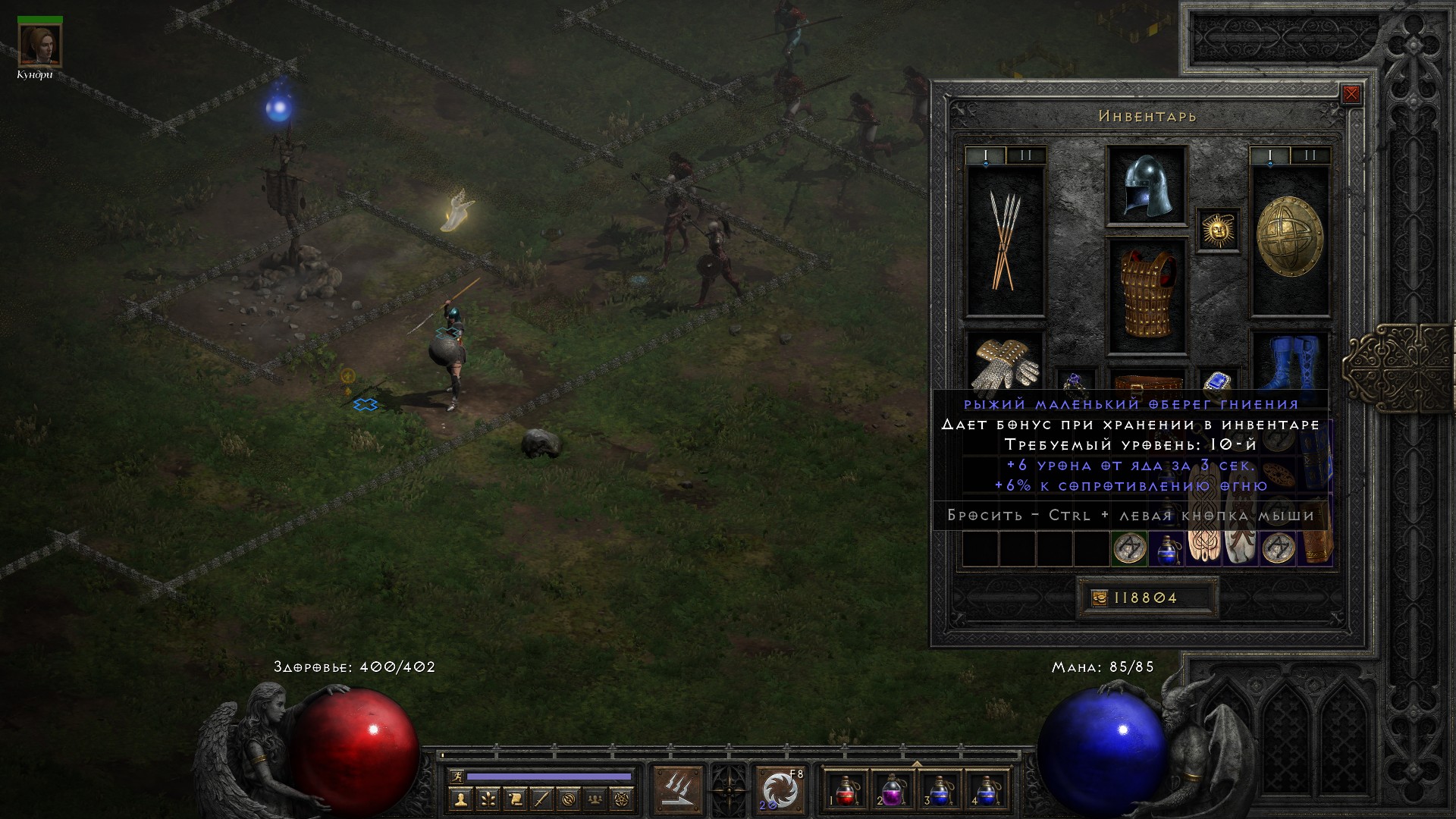Open the quest log scroll icon
Viewport: 1456px width, 819px height.
pyautogui.click(x=515, y=799)
